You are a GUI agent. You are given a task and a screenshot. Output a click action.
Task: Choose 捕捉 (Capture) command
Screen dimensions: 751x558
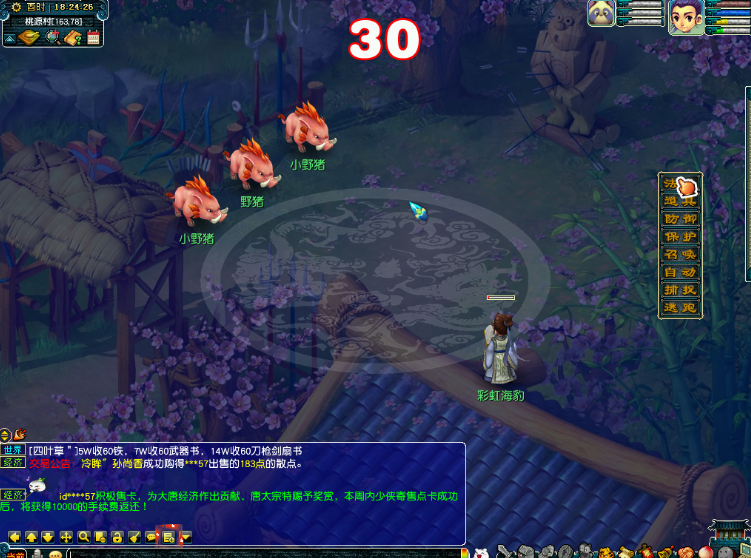pos(680,290)
